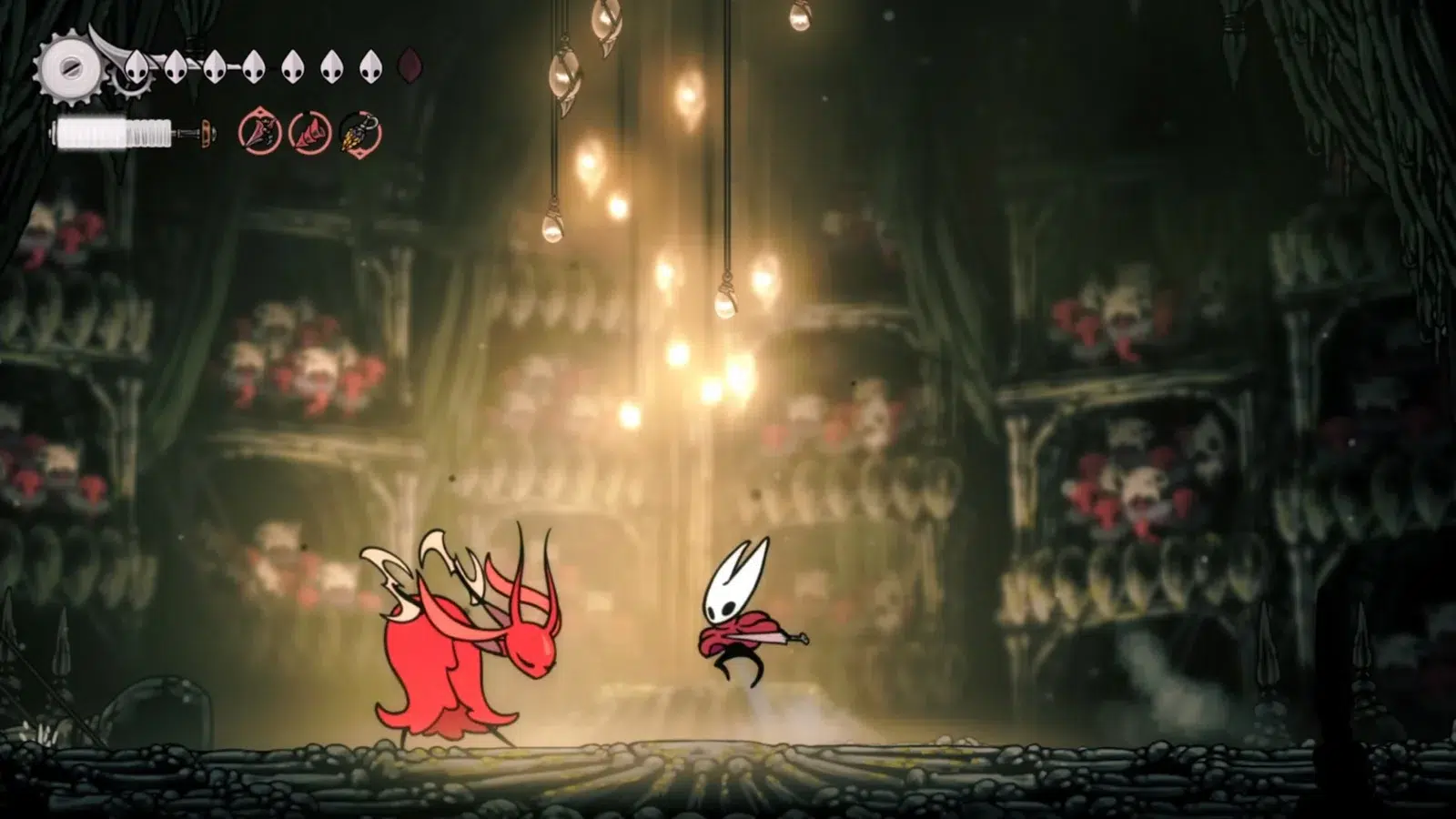Select the Threefold Pin tool icon
This screenshot has height=819, width=1456.
pos(308,131)
